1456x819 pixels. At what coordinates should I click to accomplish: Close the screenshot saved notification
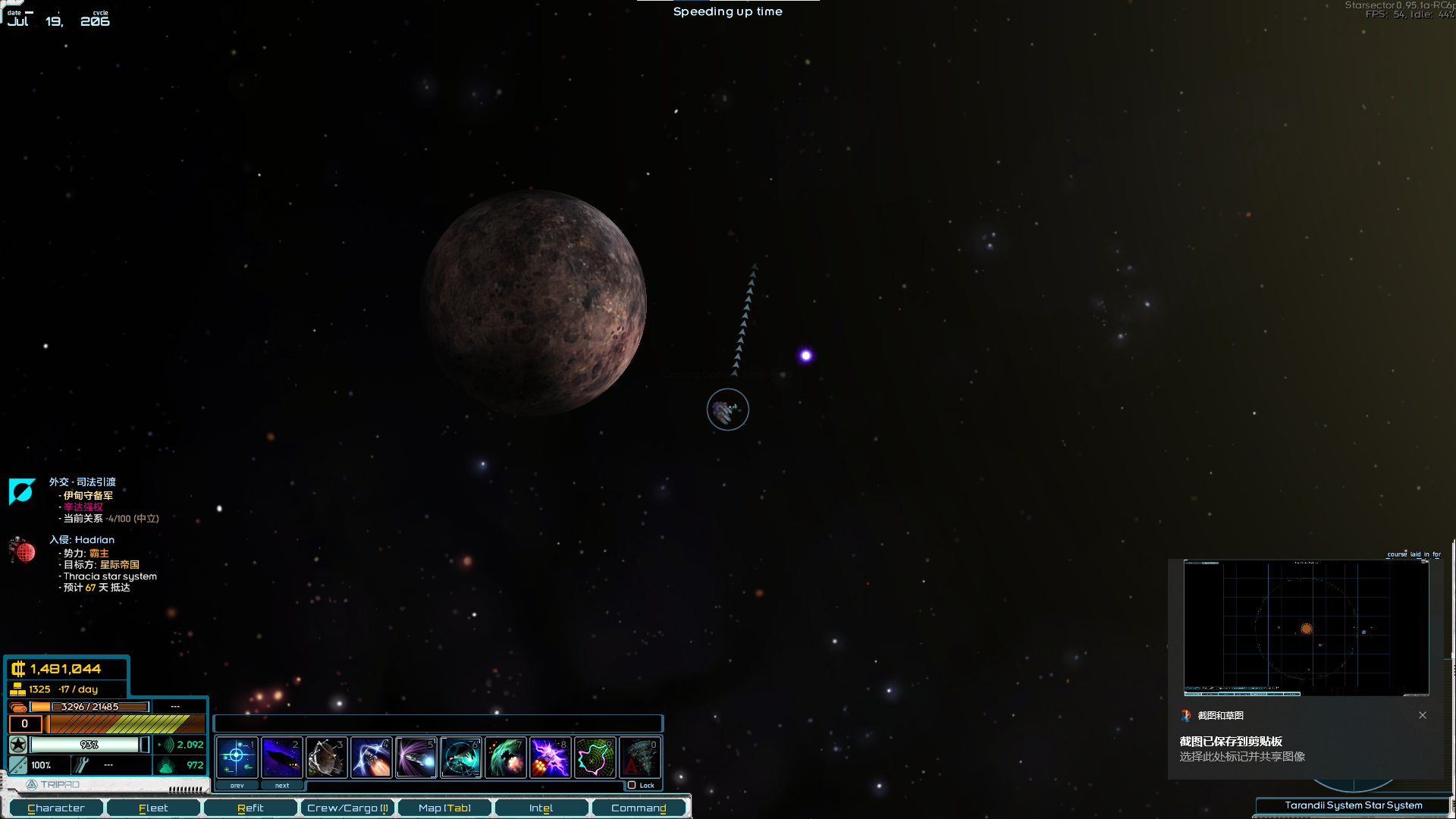[1423, 715]
